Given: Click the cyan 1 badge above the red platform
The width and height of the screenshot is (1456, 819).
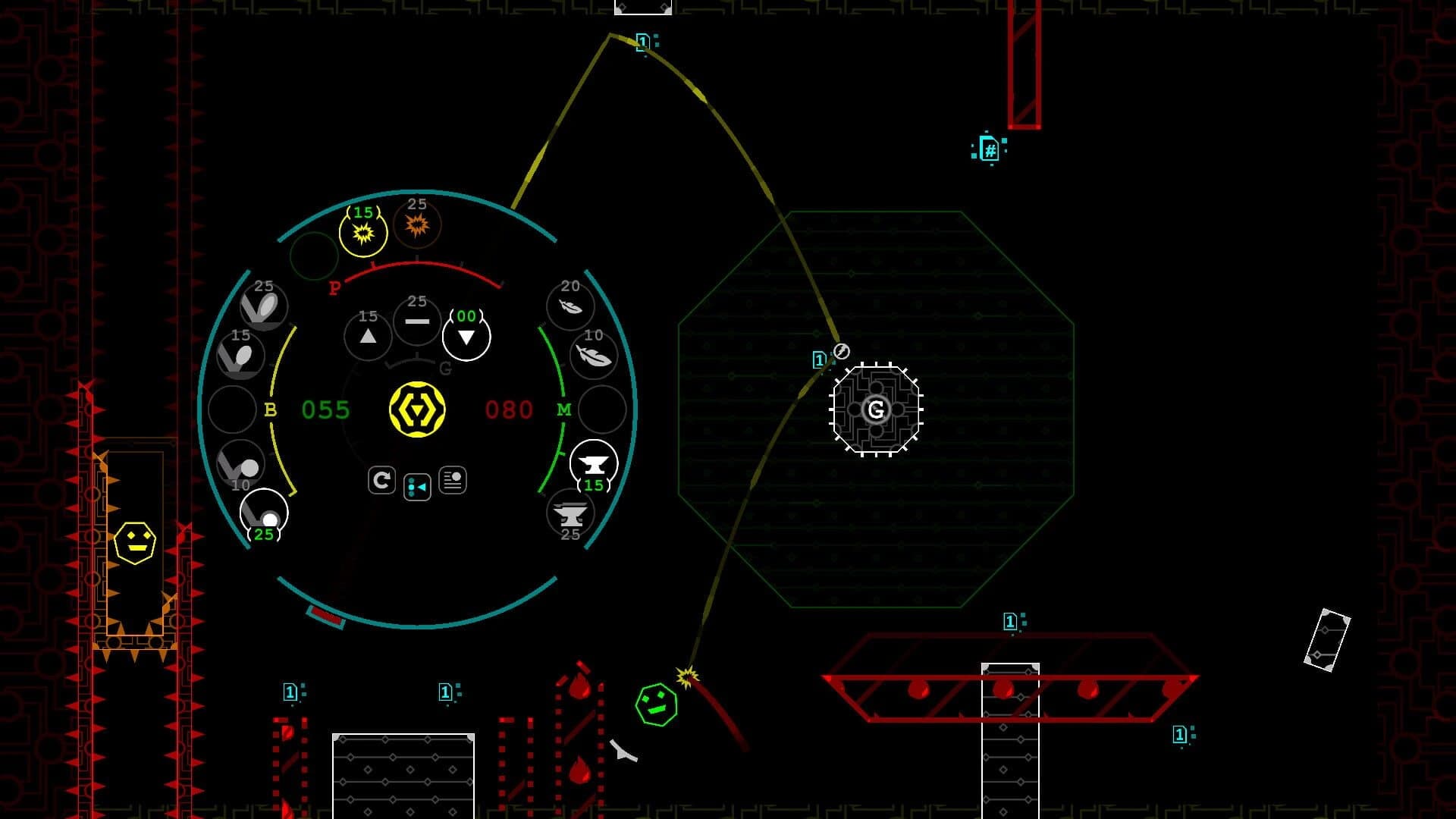Looking at the screenshot, I should (x=1009, y=620).
